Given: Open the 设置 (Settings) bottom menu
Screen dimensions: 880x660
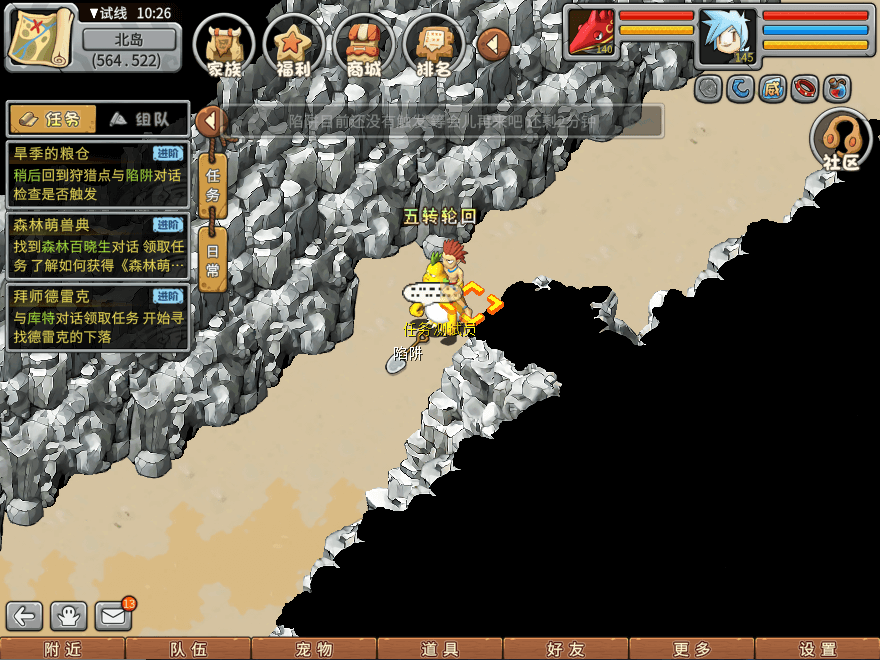Looking at the screenshot, I should pyautogui.click(x=817, y=649).
